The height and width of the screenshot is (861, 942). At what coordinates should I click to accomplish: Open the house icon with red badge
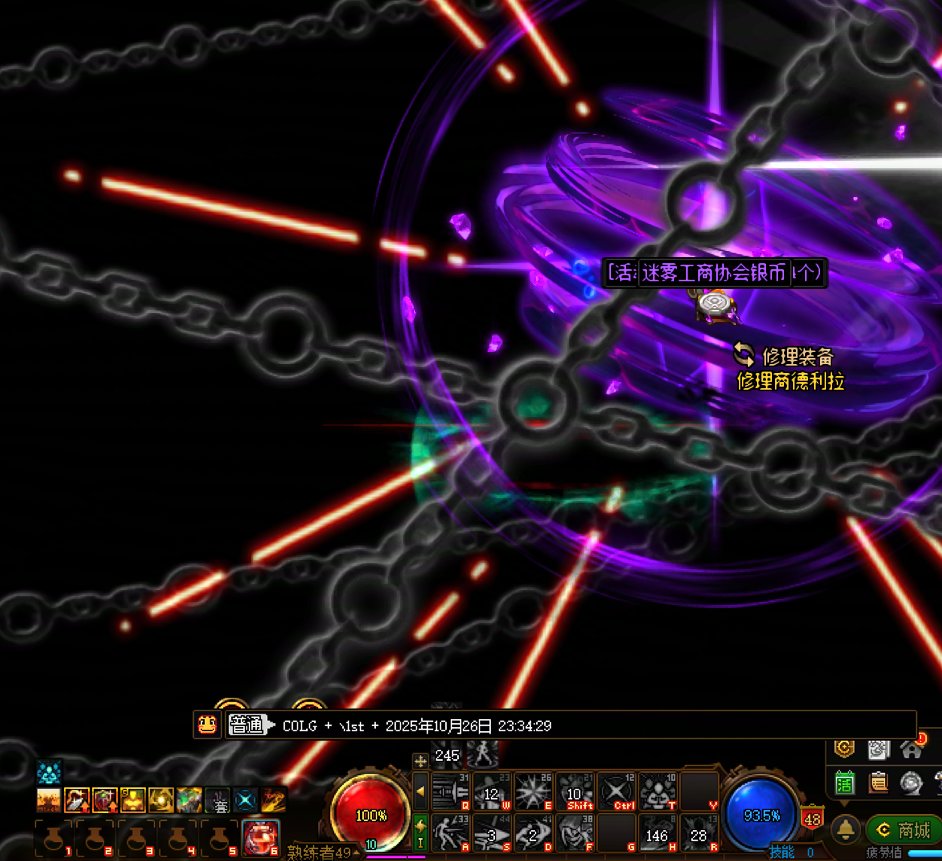910,748
